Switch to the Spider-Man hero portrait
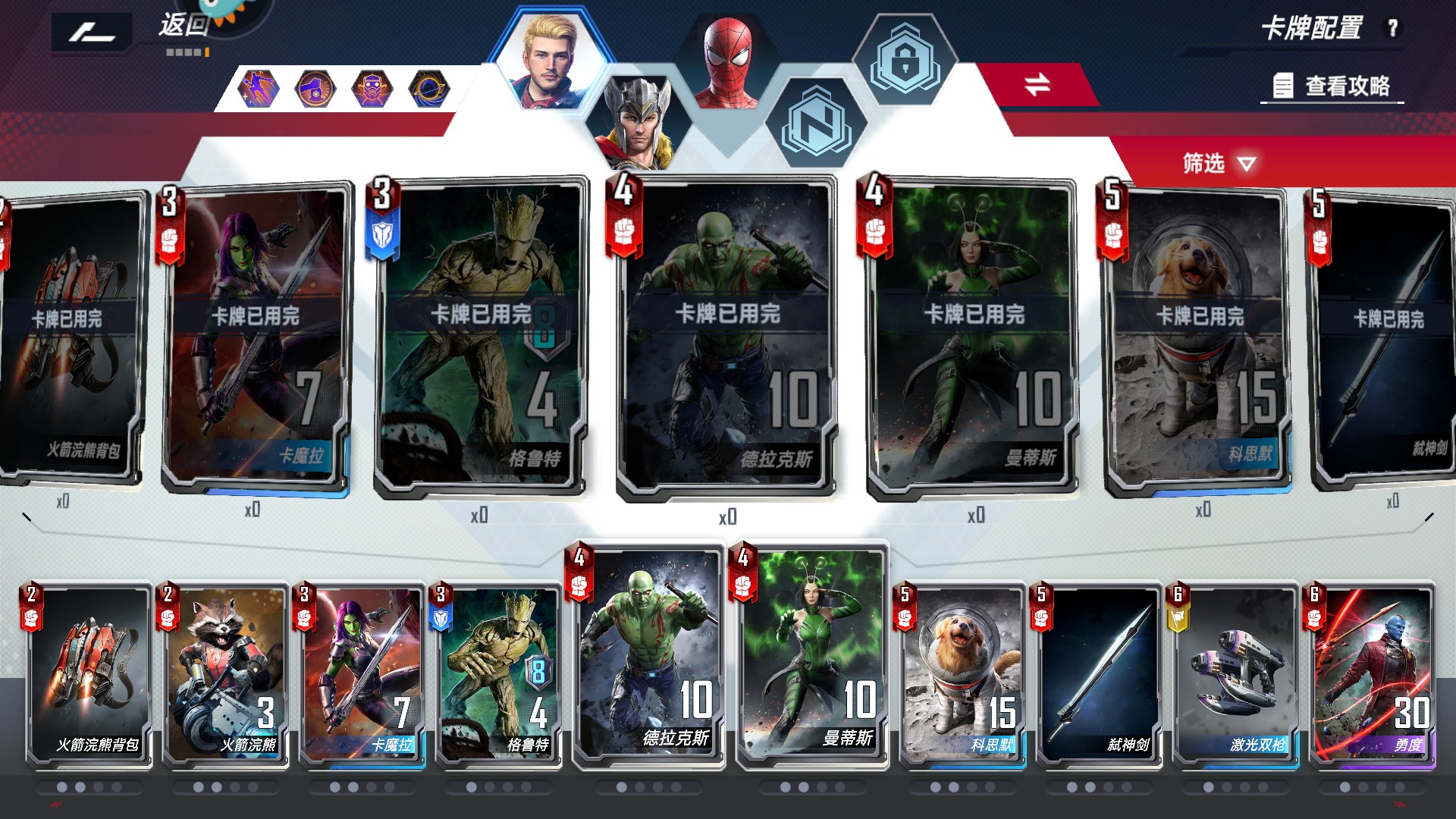This screenshot has height=819, width=1456. pyautogui.click(x=728, y=64)
